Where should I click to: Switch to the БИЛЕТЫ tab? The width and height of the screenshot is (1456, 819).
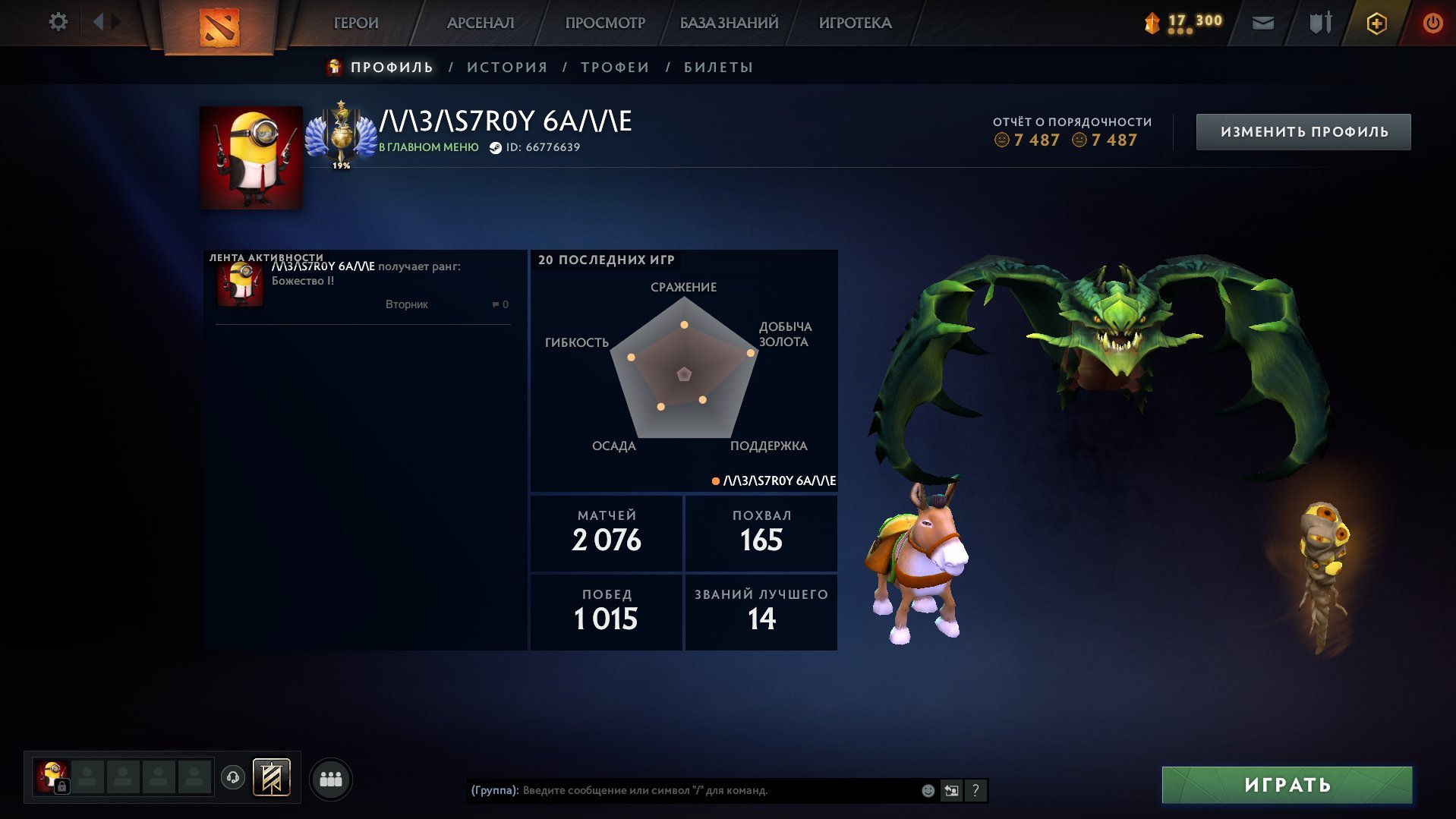coord(718,68)
